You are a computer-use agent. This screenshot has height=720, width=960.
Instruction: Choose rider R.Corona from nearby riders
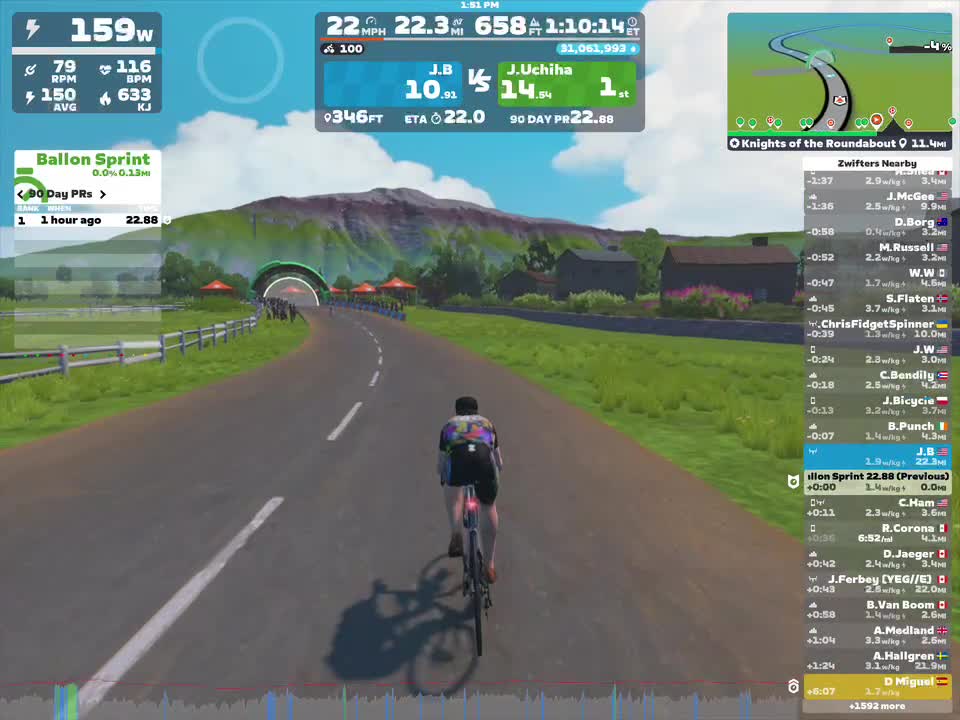[x=877, y=533]
